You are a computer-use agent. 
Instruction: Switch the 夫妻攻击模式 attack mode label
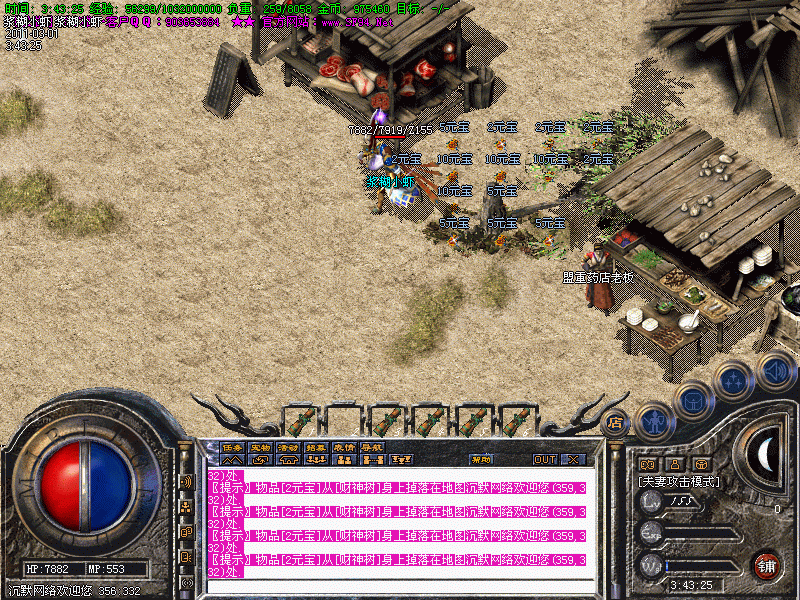[x=679, y=482]
